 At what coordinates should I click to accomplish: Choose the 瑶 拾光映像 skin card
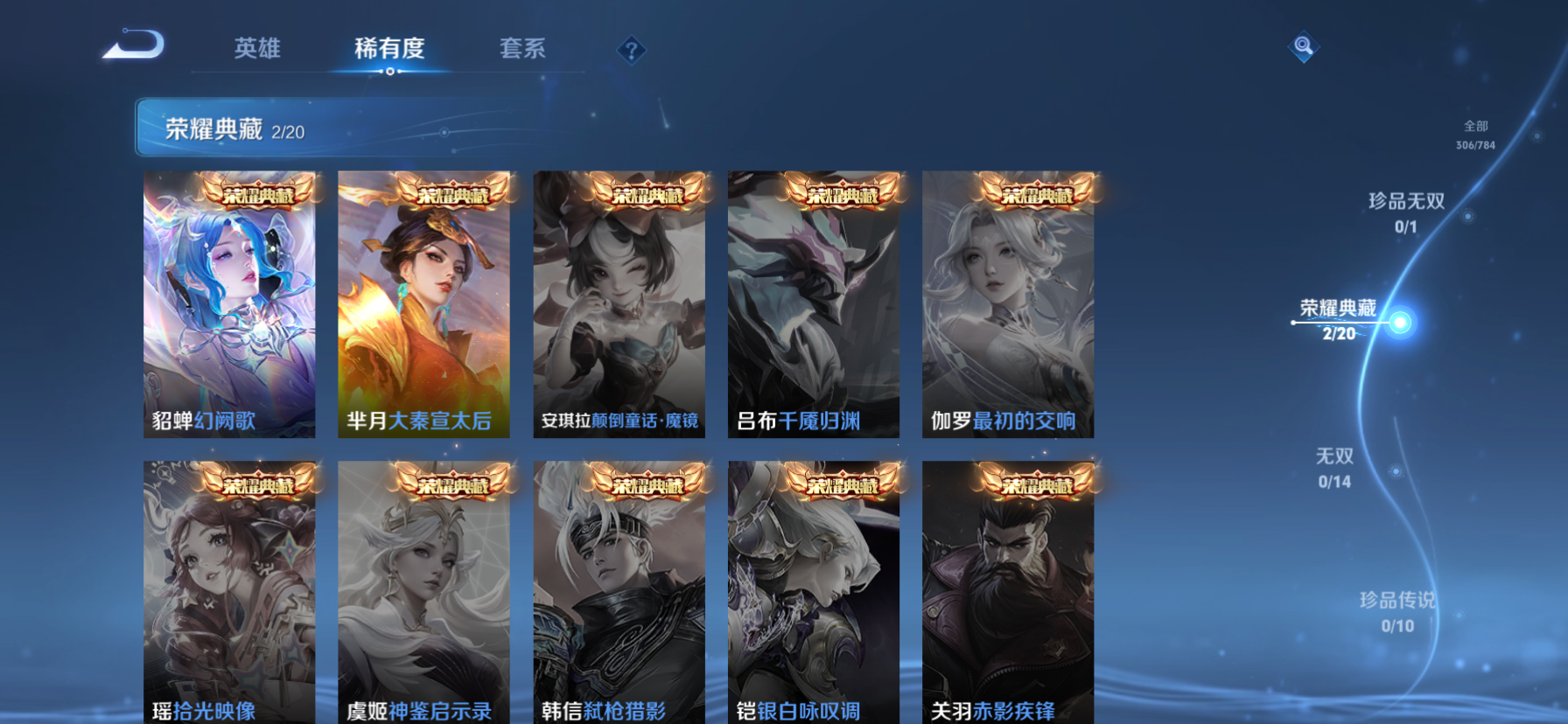pyautogui.click(x=229, y=592)
